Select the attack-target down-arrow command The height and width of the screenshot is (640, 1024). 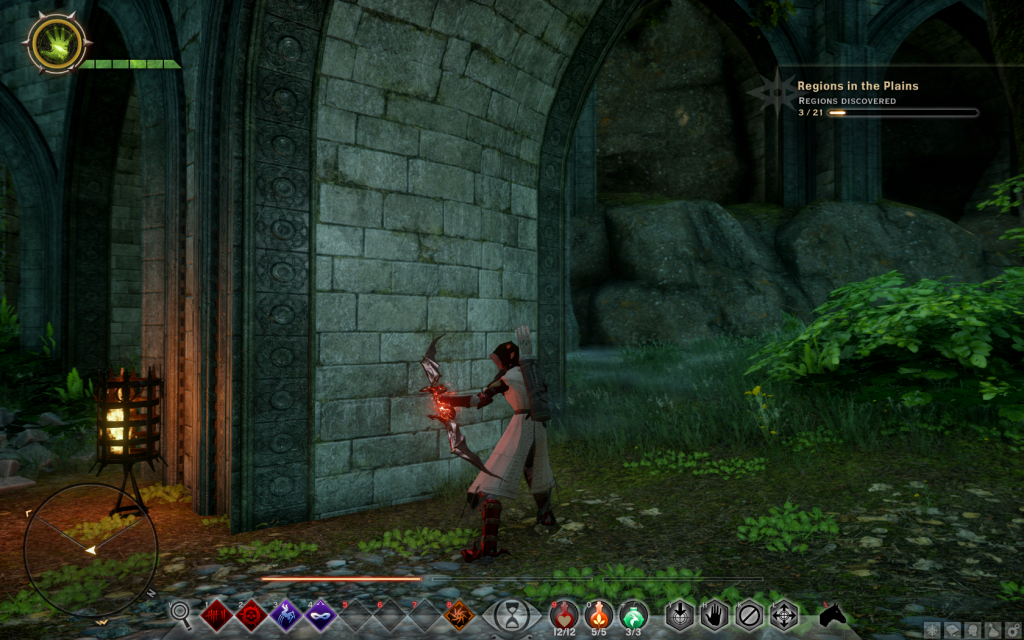click(x=680, y=612)
